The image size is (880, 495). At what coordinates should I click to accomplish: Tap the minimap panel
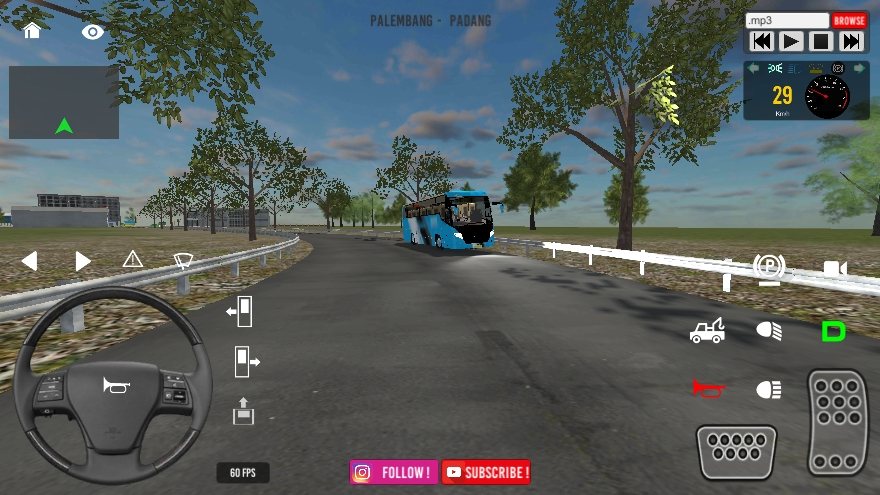(x=64, y=102)
